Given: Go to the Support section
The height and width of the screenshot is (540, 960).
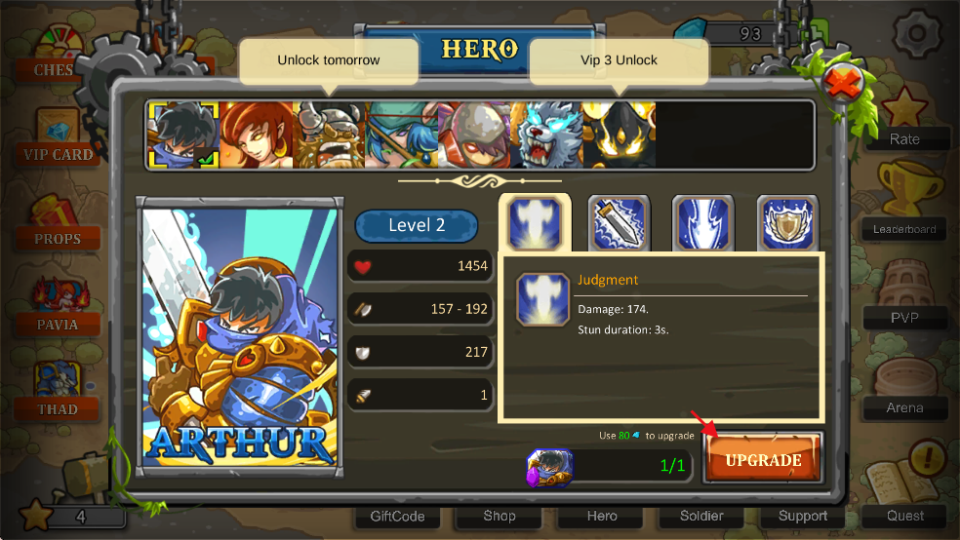Looking at the screenshot, I should [x=803, y=516].
